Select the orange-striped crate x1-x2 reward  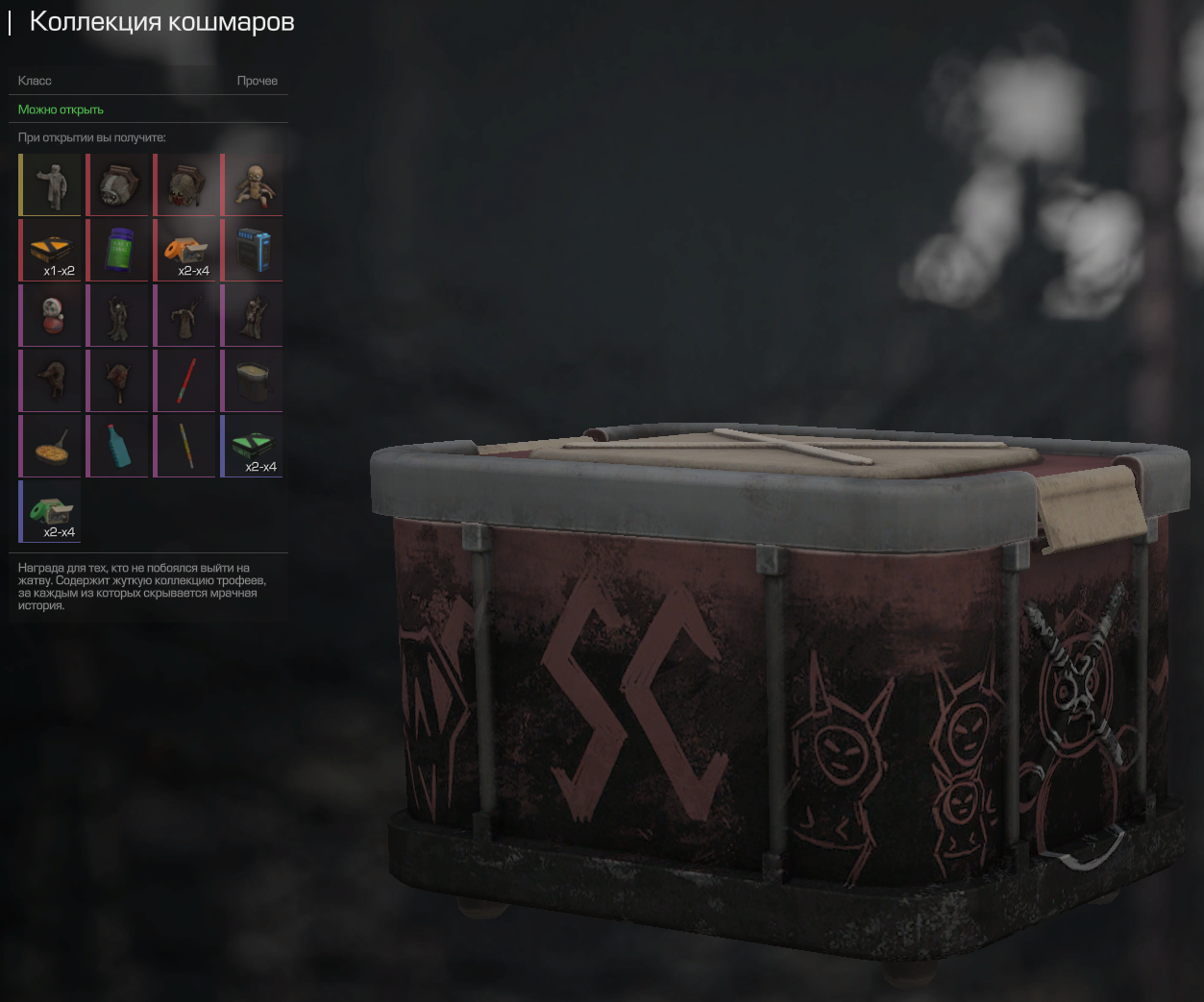pyautogui.click(x=51, y=250)
